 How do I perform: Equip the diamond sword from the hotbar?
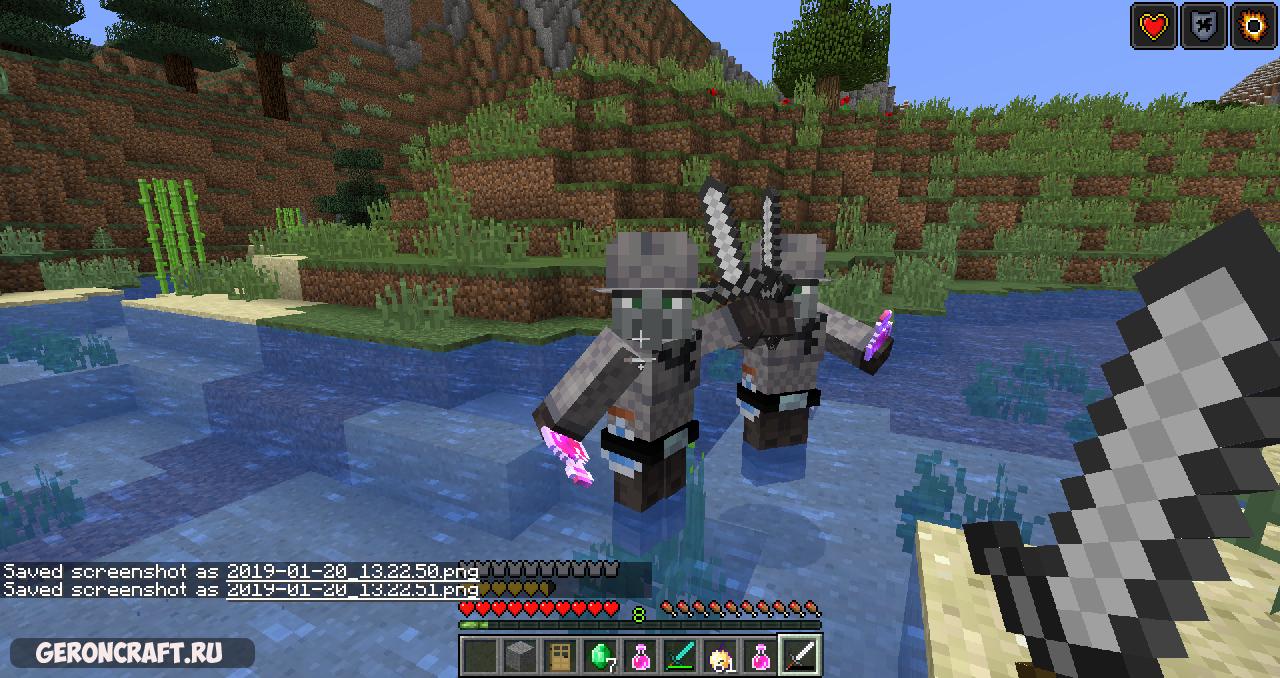click(679, 656)
